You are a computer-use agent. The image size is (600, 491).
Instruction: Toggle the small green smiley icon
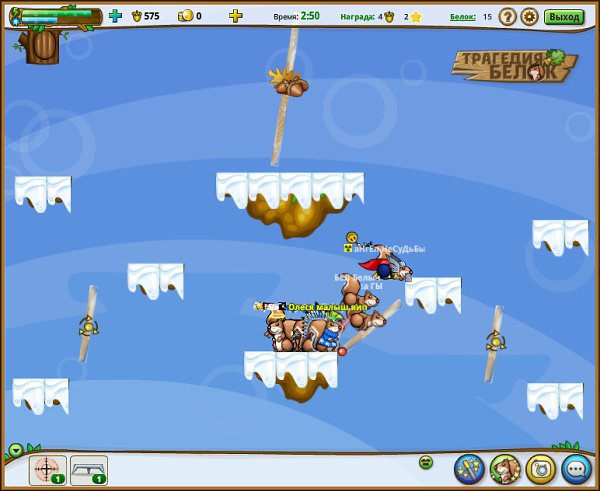pyautogui.click(x=425, y=462)
